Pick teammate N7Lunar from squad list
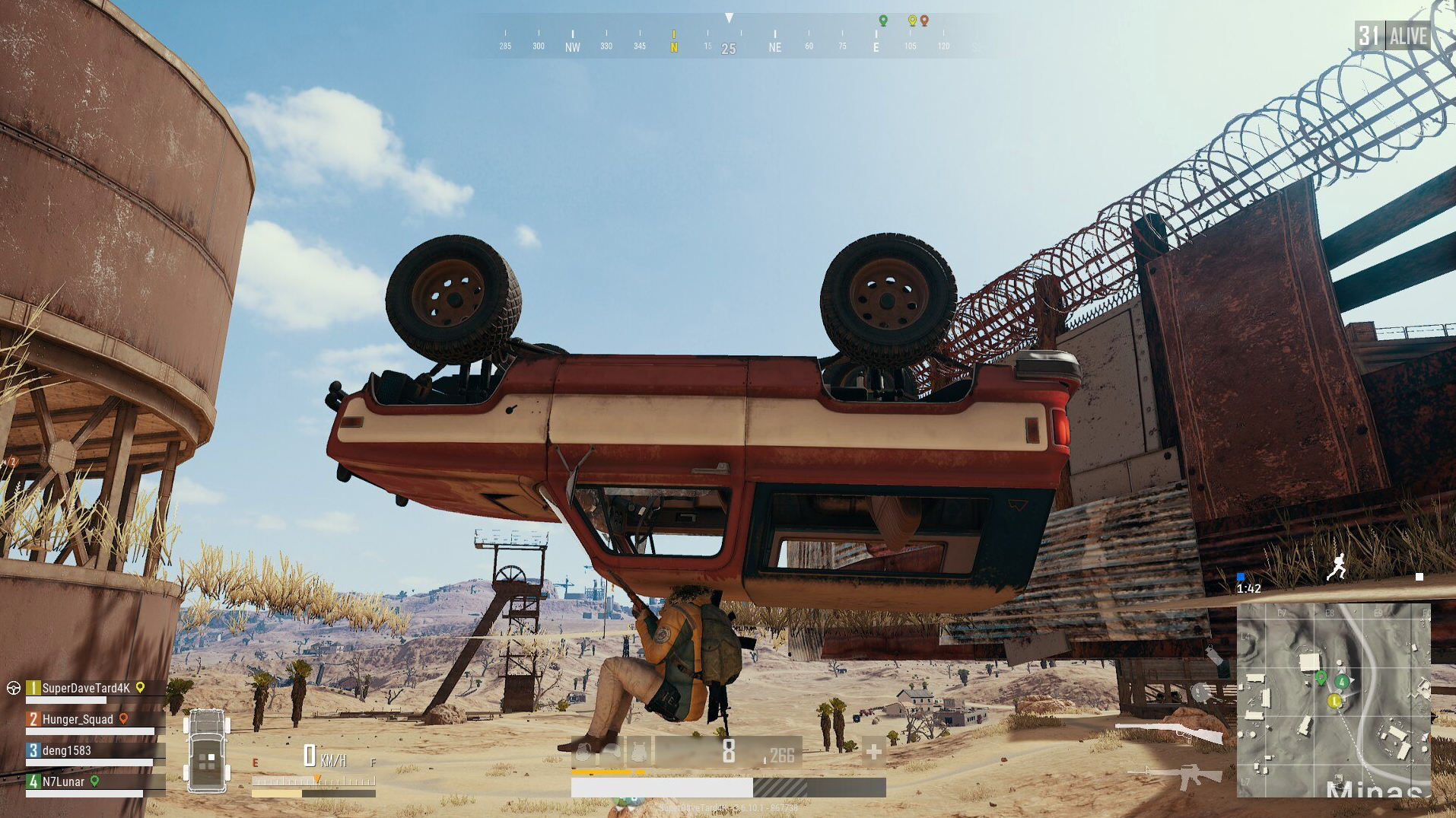Screen dimensions: 1456x818 pyautogui.click(x=63, y=781)
